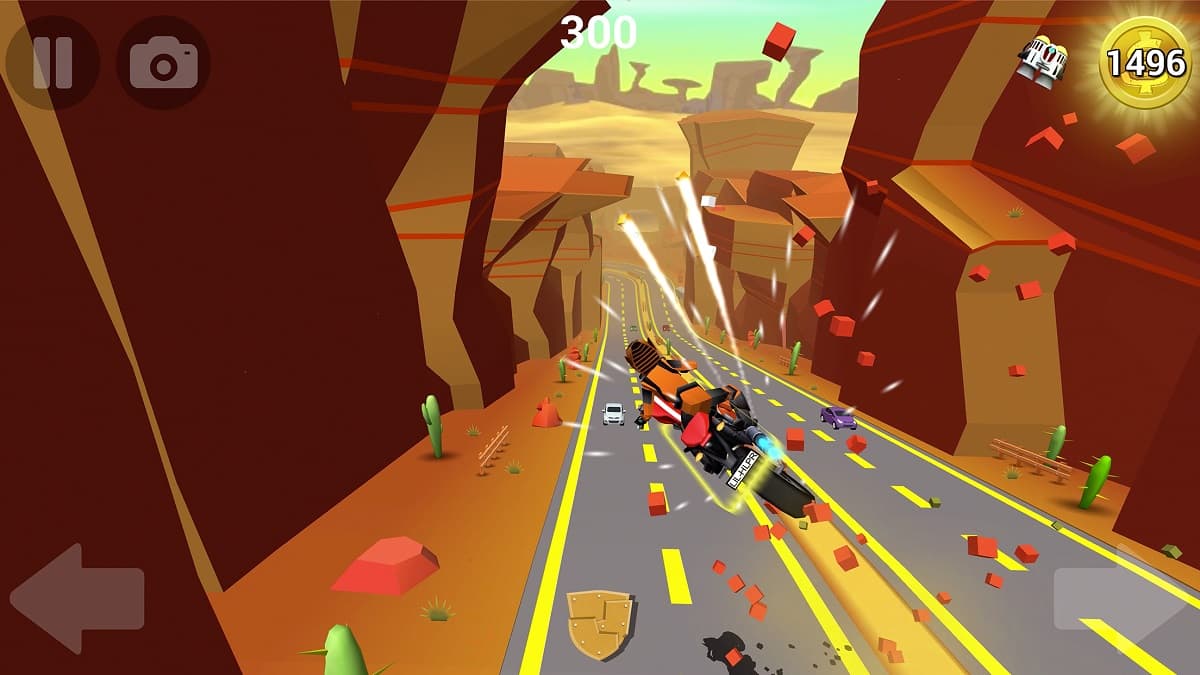Take a screenshot with the camera button
The height and width of the screenshot is (675, 1200).
(163, 63)
